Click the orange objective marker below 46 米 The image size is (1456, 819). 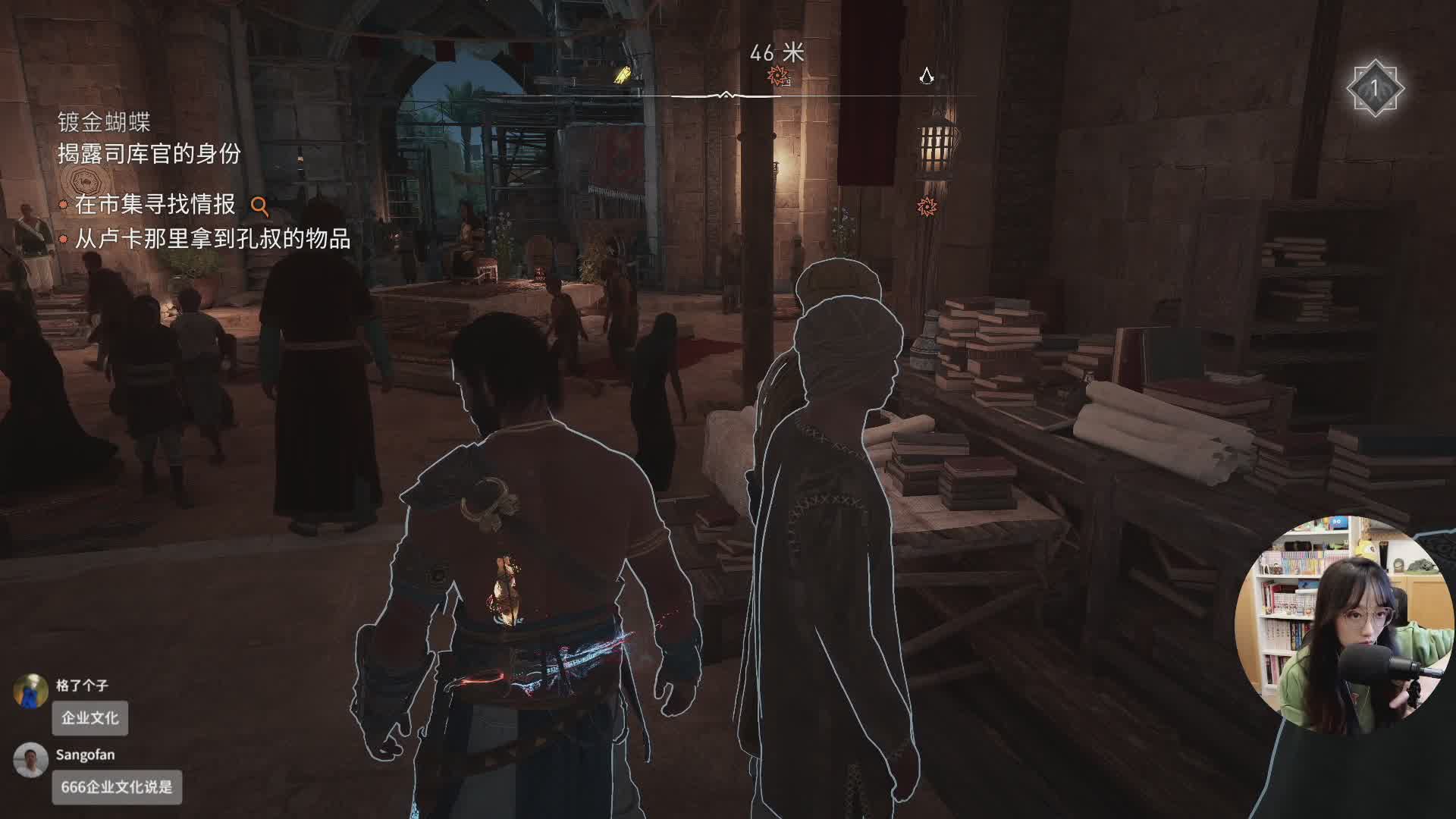pyautogui.click(x=777, y=76)
